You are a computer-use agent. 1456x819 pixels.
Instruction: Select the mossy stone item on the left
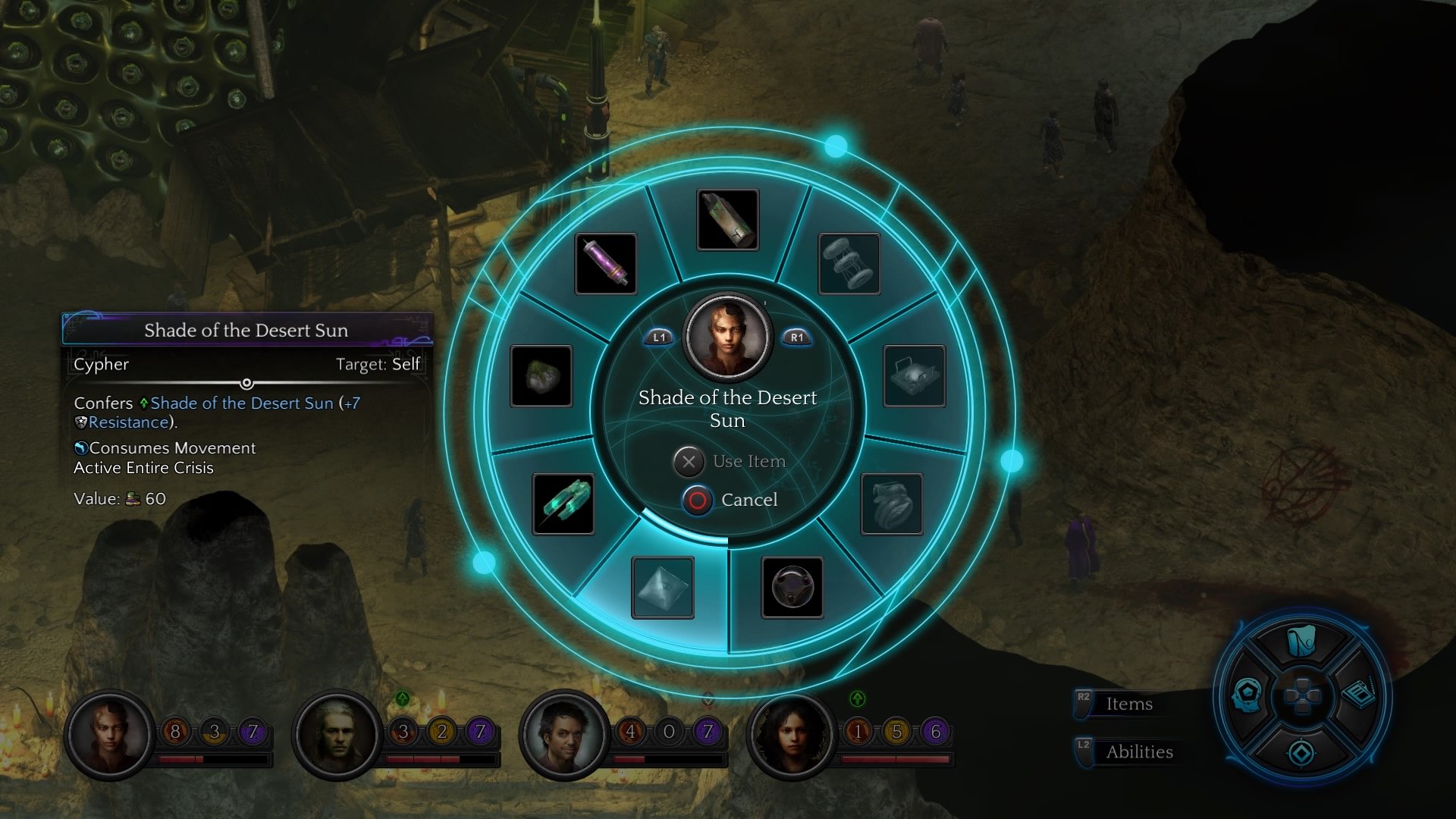pyautogui.click(x=541, y=375)
